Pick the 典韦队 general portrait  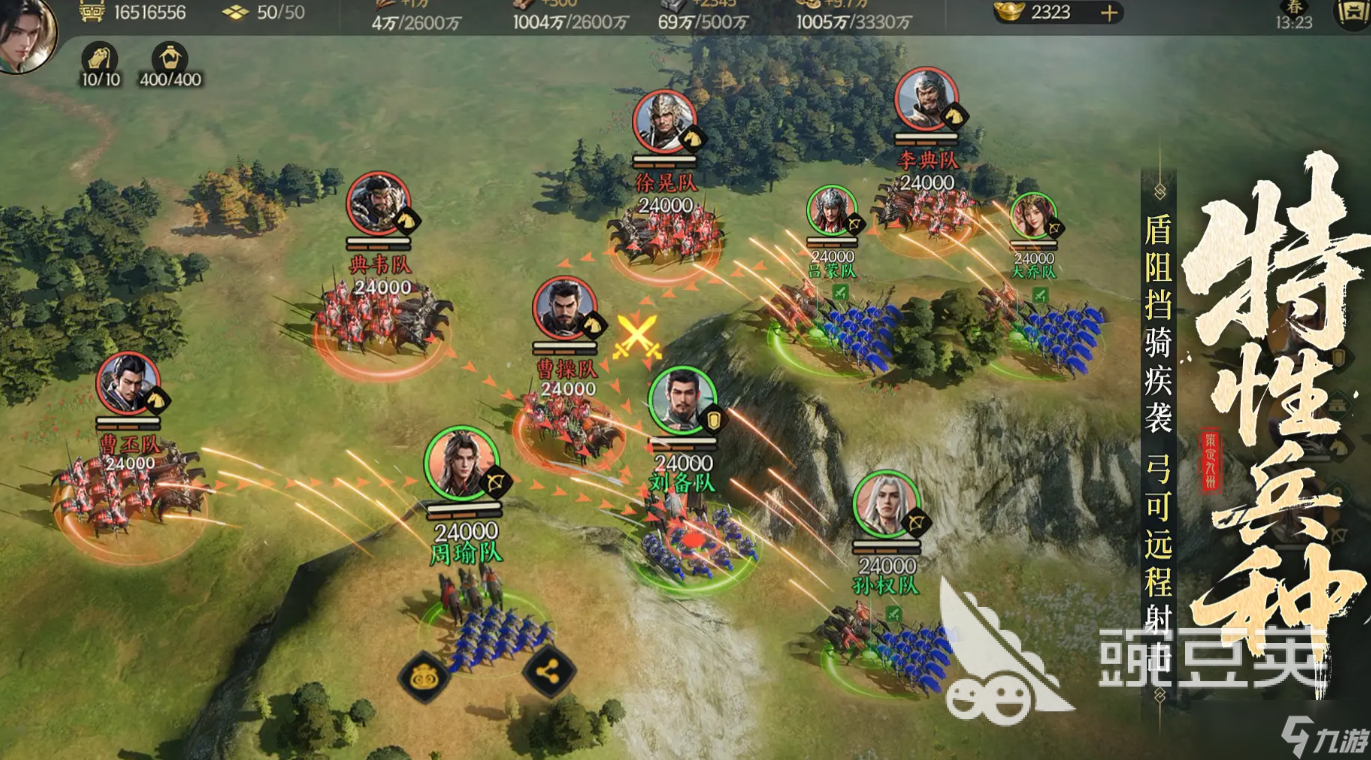tap(378, 205)
